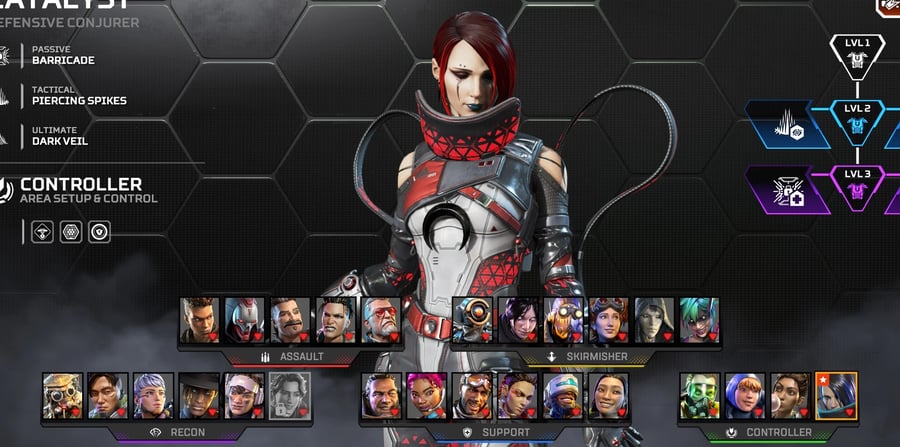This screenshot has height=447, width=900.
Task: Pick Newcastle in the Support legends
Action: tap(563, 395)
